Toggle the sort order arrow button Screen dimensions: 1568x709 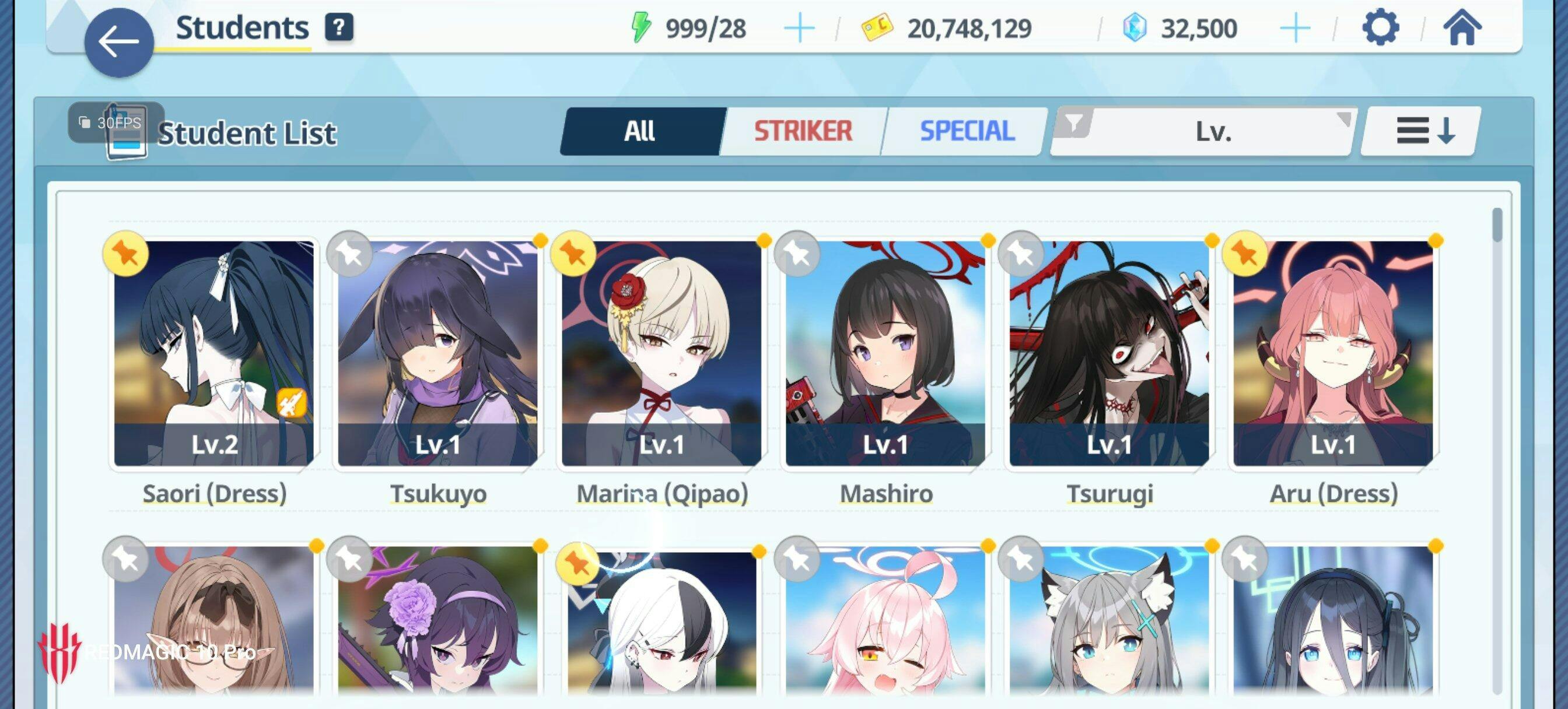(1423, 131)
